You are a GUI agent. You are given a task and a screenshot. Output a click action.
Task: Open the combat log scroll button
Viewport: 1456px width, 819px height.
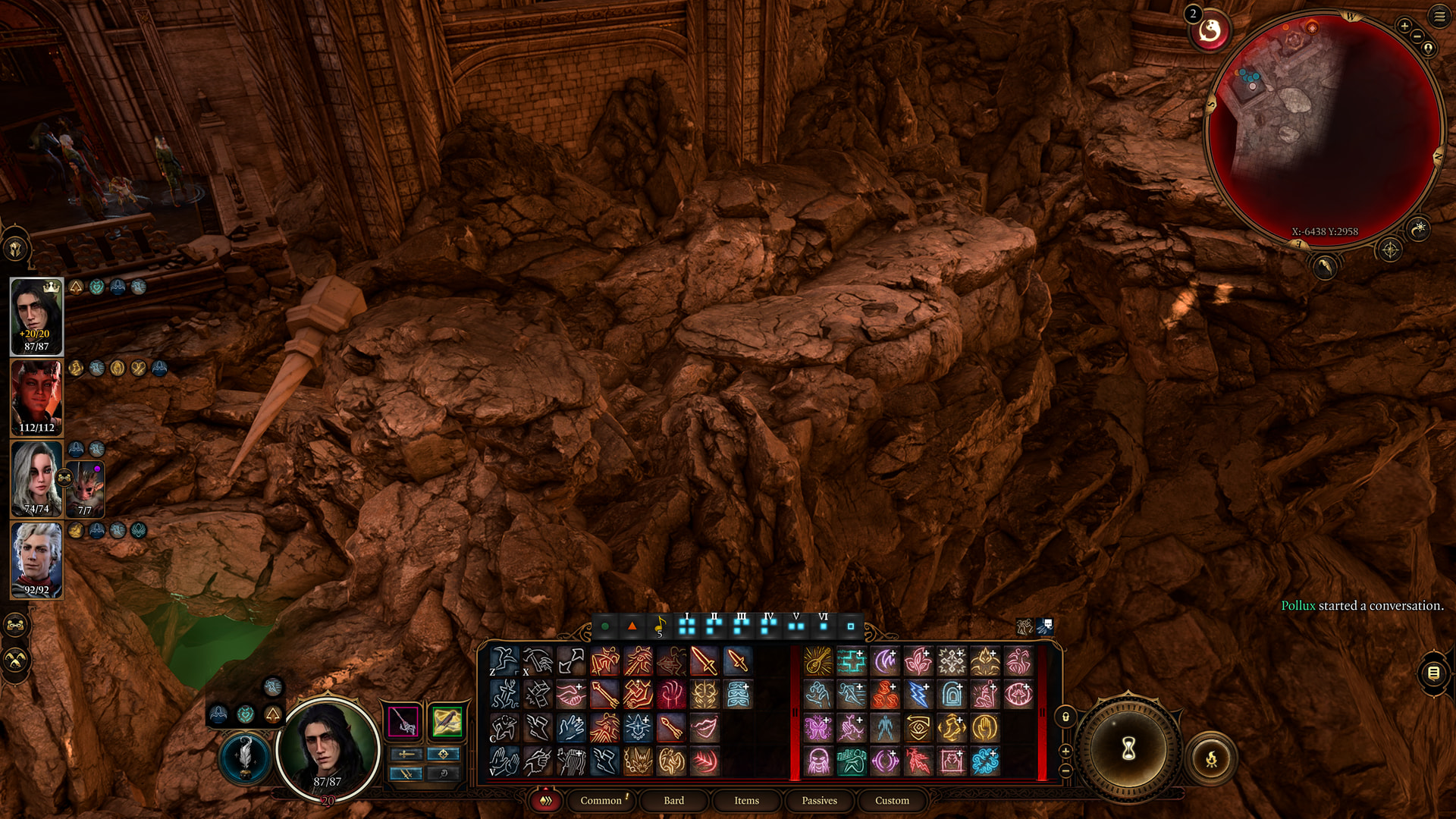click(1433, 673)
